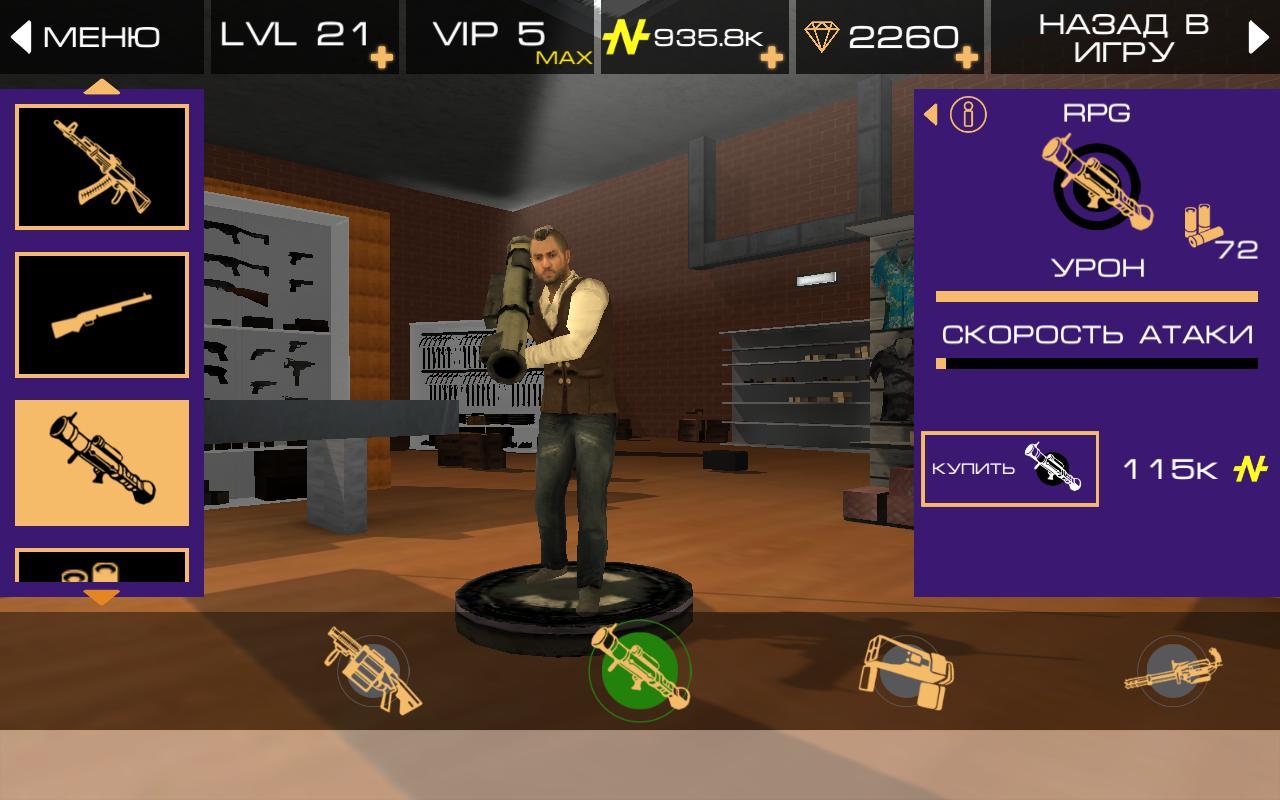Buy diamonds with the 2260 plus

[x=966, y=58]
